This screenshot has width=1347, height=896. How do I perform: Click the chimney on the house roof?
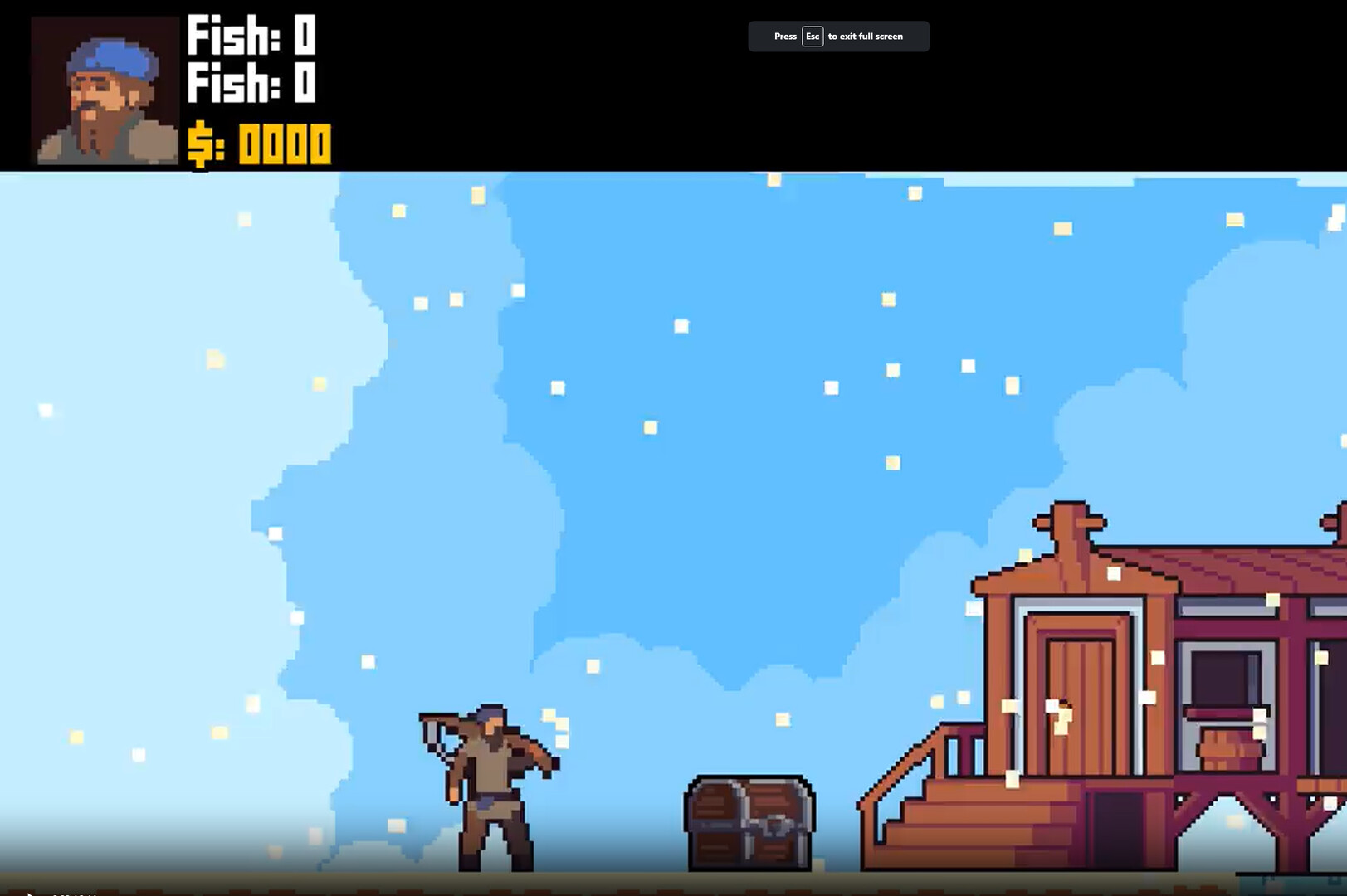tap(1071, 523)
